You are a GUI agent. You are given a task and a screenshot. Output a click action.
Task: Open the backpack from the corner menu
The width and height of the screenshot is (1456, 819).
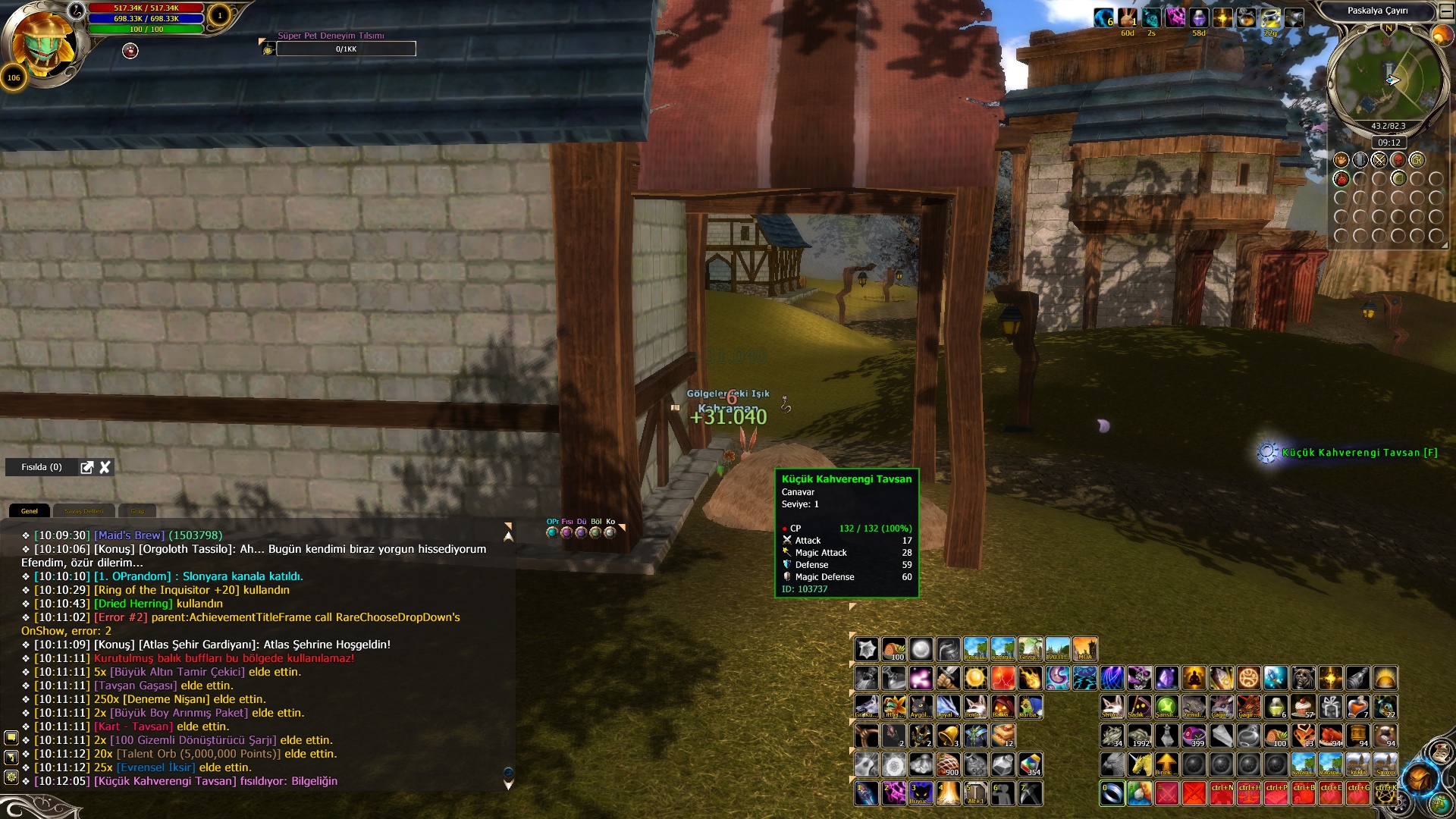tap(1418, 780)
